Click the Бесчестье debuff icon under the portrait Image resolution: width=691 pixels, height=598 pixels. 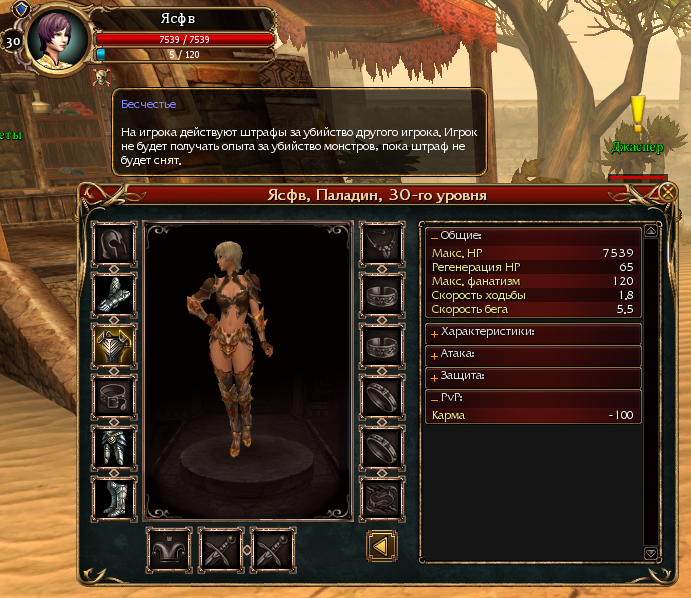[x=101, y=76]
